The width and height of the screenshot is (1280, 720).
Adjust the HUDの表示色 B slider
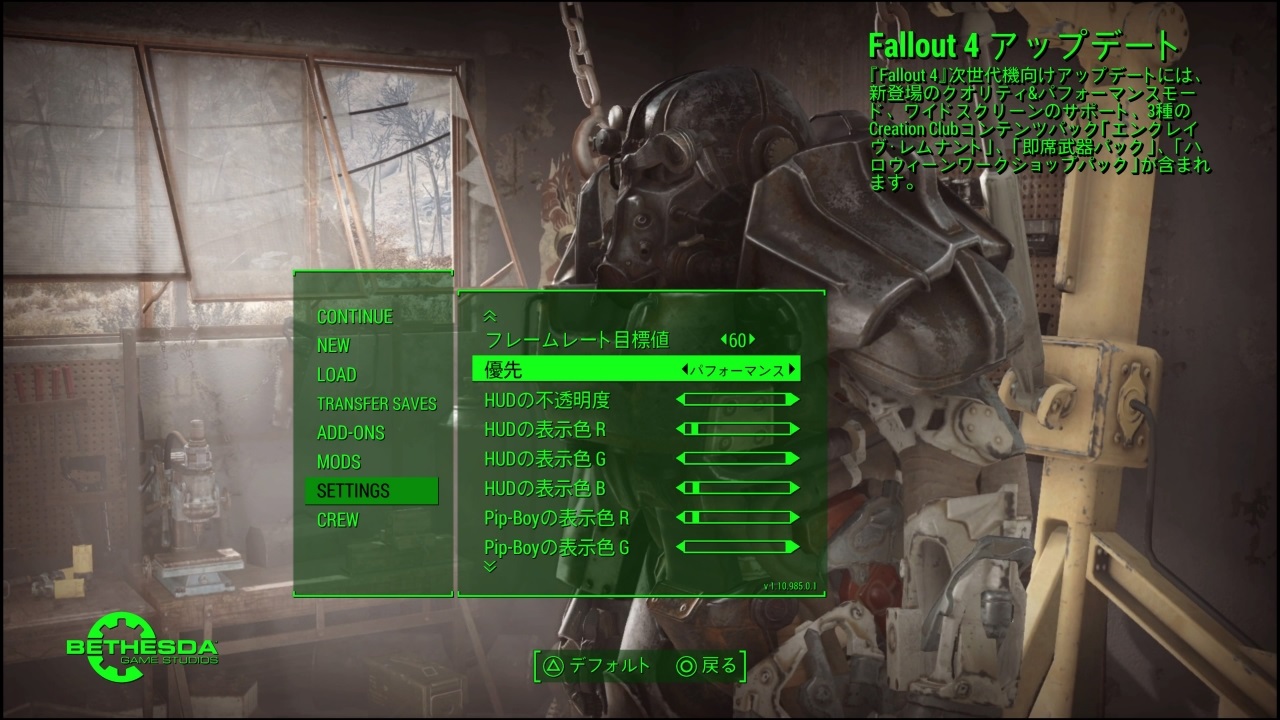point(738,488)
